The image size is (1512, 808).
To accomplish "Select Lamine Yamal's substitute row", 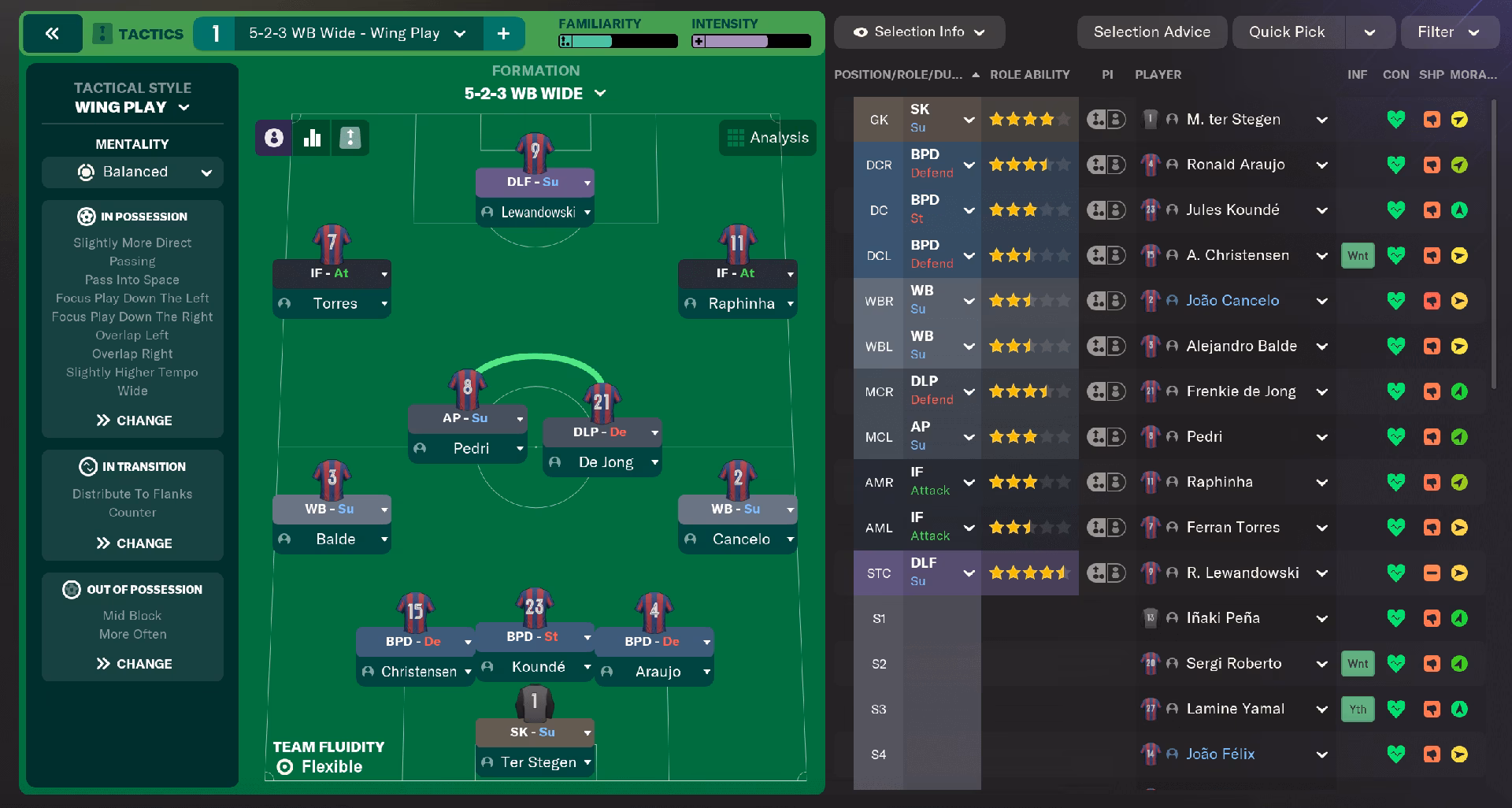I will (1235, 709).
